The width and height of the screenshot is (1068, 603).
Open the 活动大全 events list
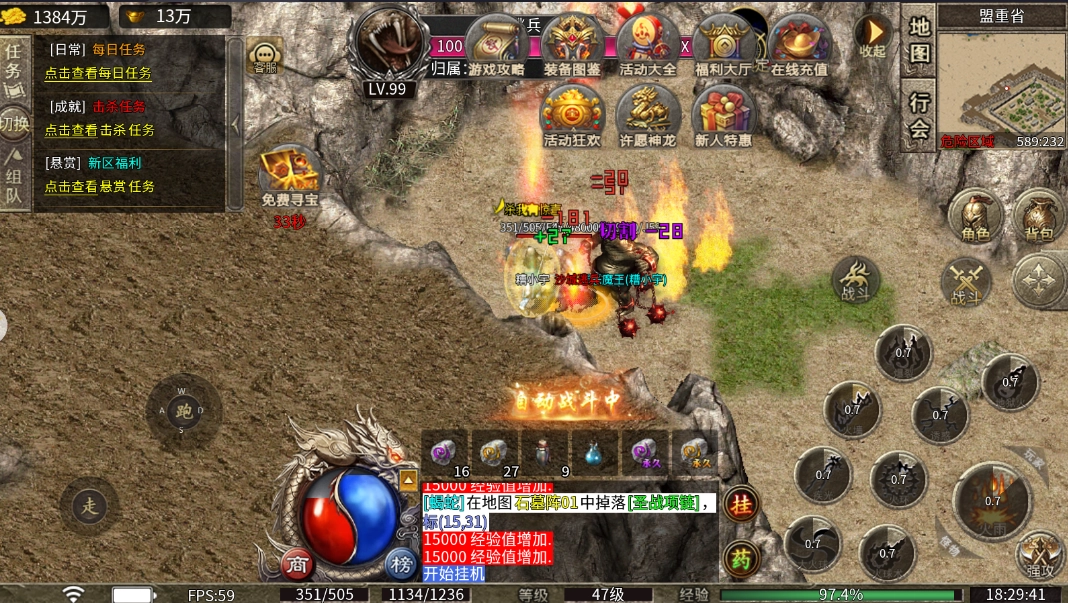648,45
